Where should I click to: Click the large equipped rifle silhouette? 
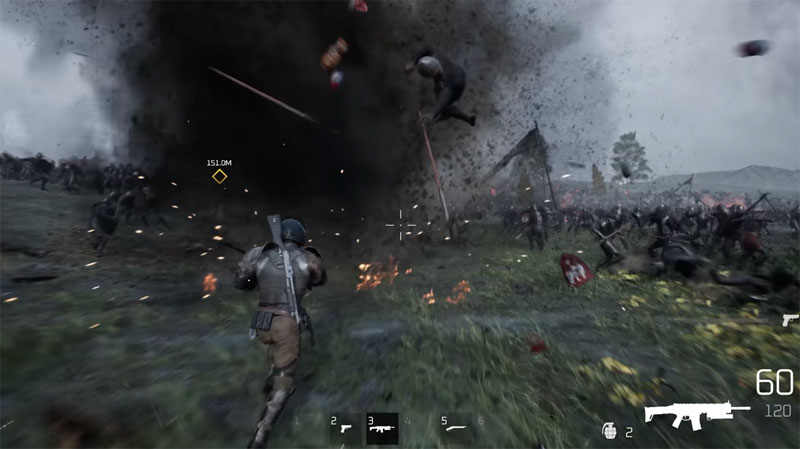click(x=696, y=413)
